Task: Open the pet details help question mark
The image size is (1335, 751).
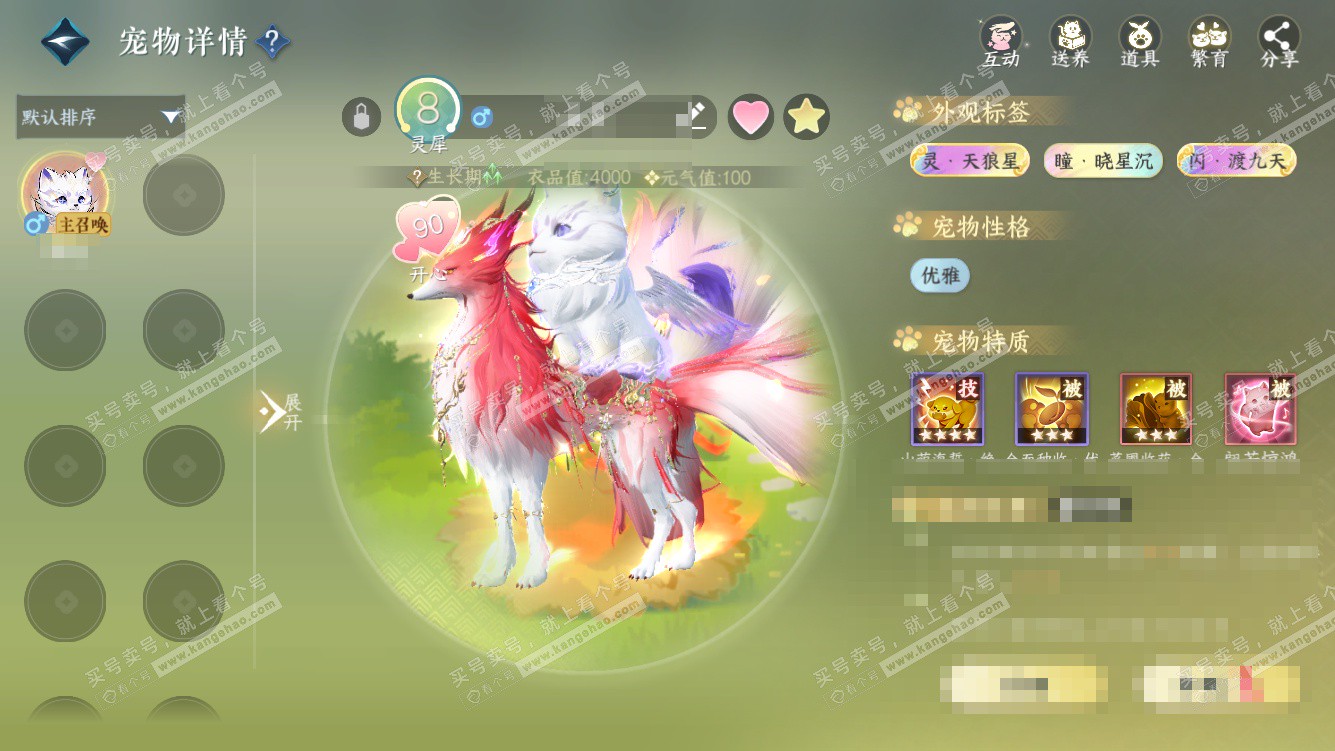Action: 273,42
